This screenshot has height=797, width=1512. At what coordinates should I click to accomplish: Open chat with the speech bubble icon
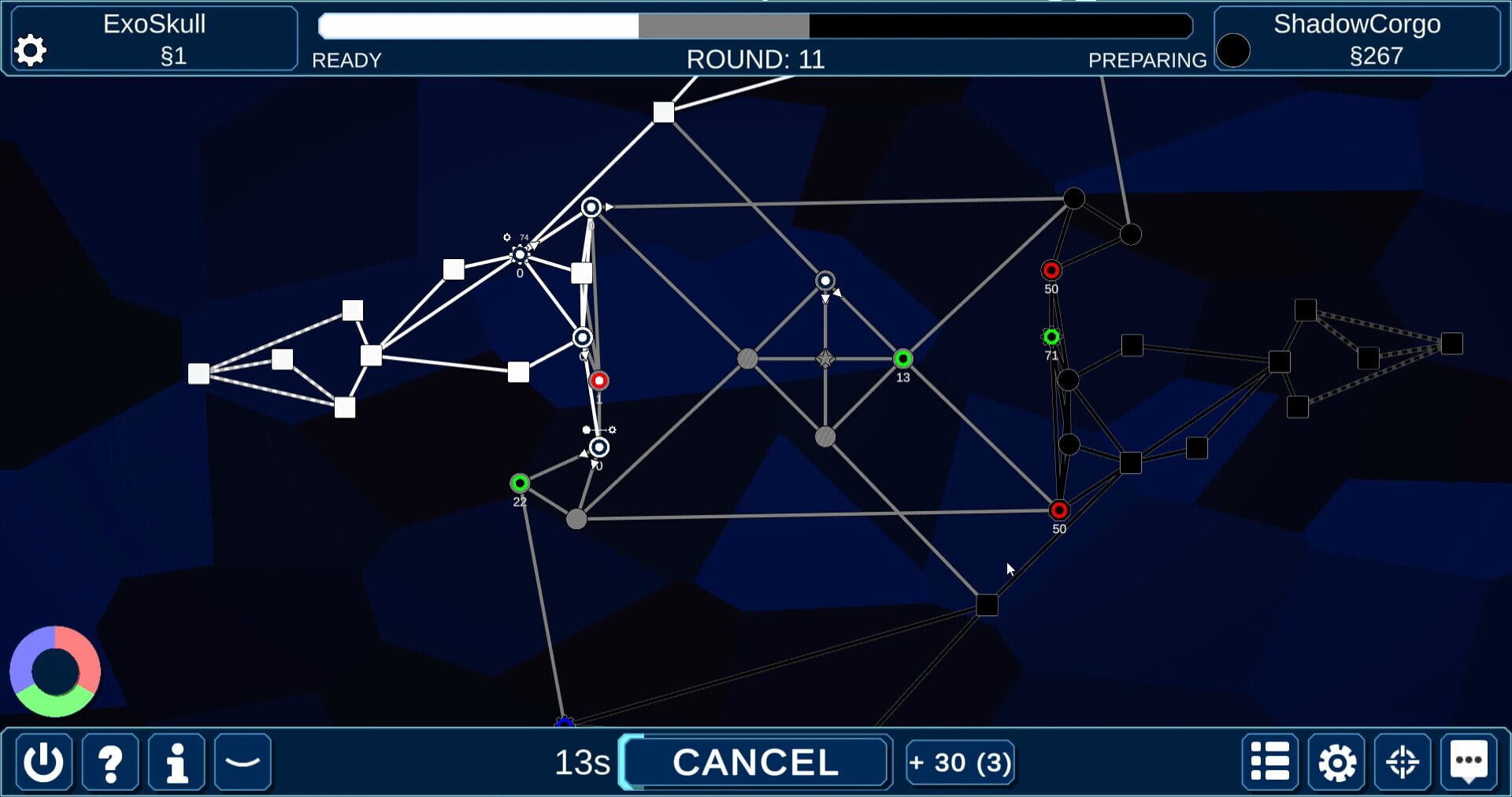pyautogui.click(x=1468, y=762)
